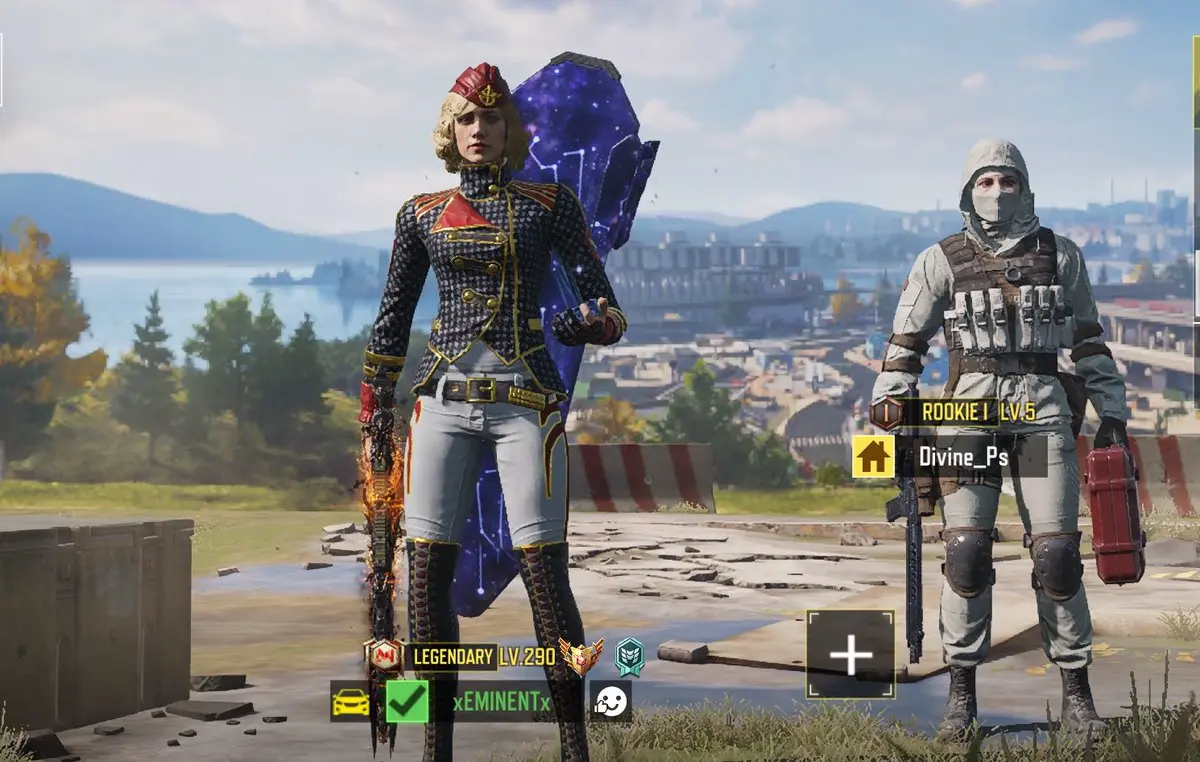Open Divine_Ps player name tag
This screenshot has width=1200, height=762.
[964, 456]
